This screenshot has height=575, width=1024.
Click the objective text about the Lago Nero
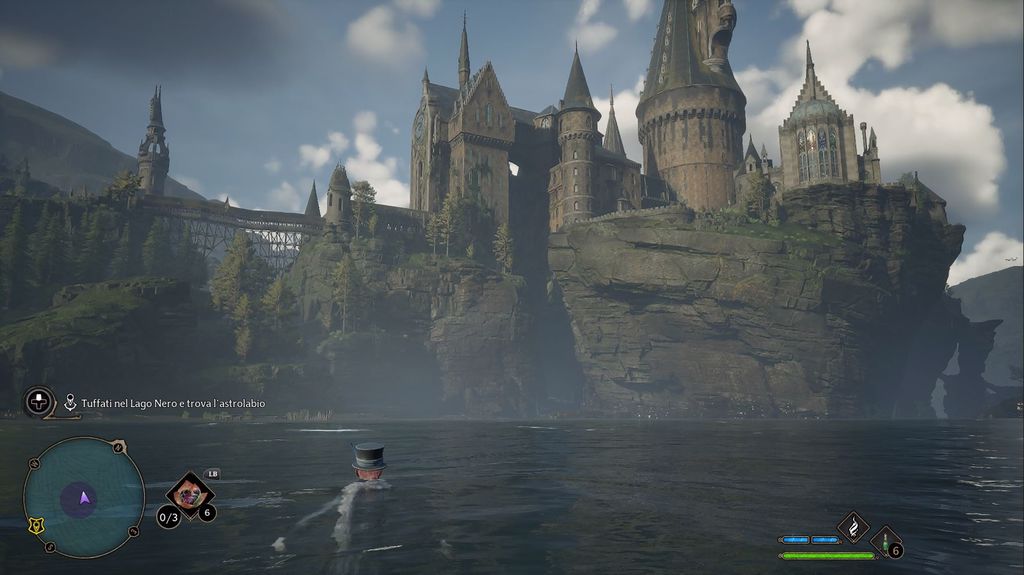click(x=173, y=403)
